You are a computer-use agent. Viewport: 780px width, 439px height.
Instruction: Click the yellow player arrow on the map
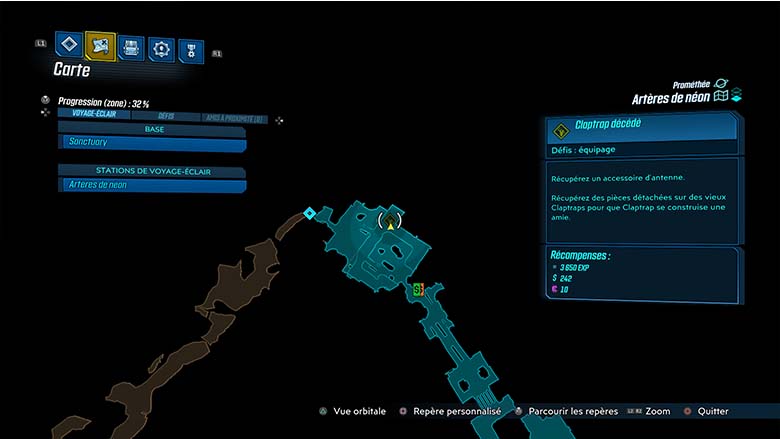(x=391, y=226)
